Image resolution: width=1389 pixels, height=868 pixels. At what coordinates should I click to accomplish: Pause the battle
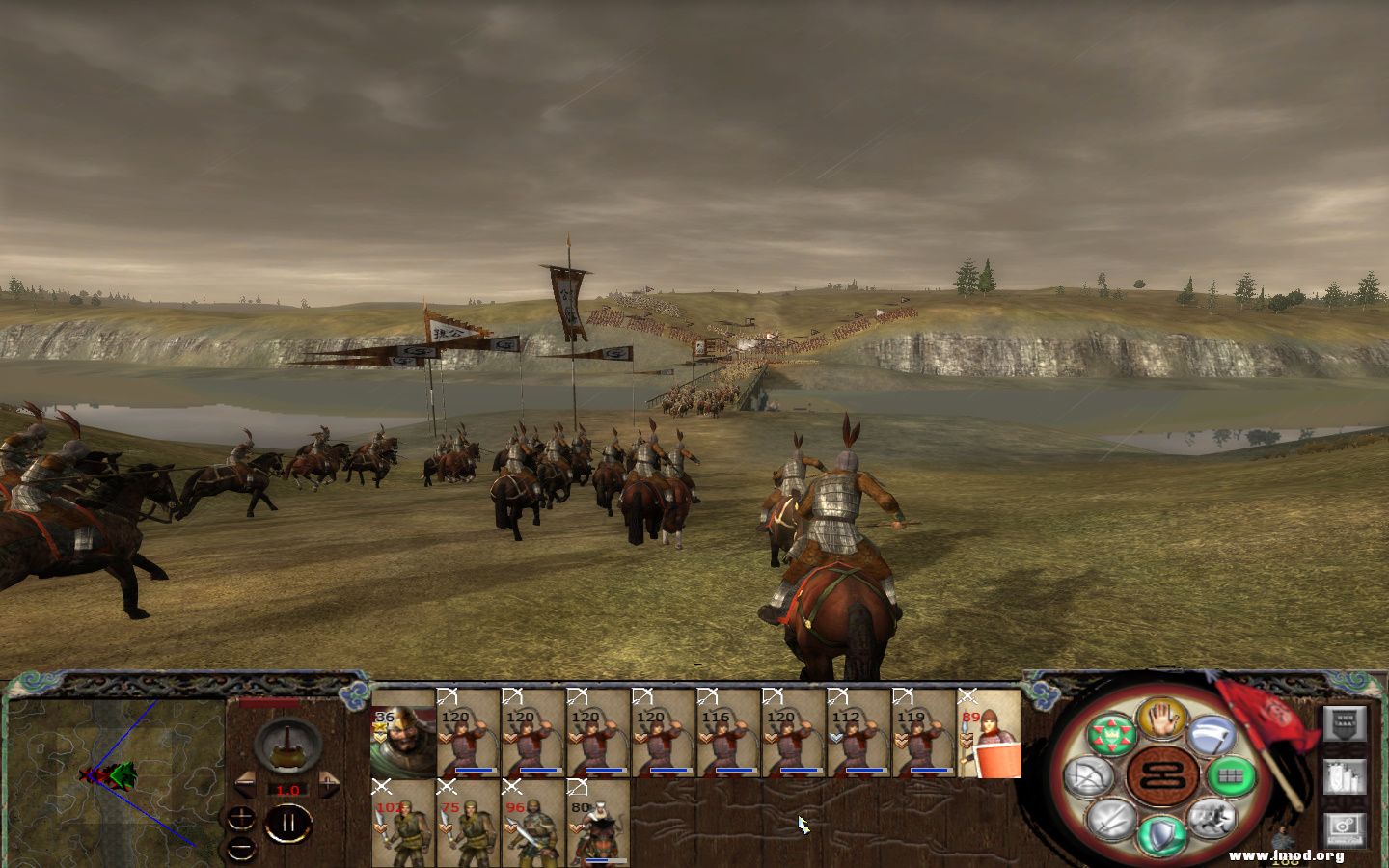(x=286, y=822)
